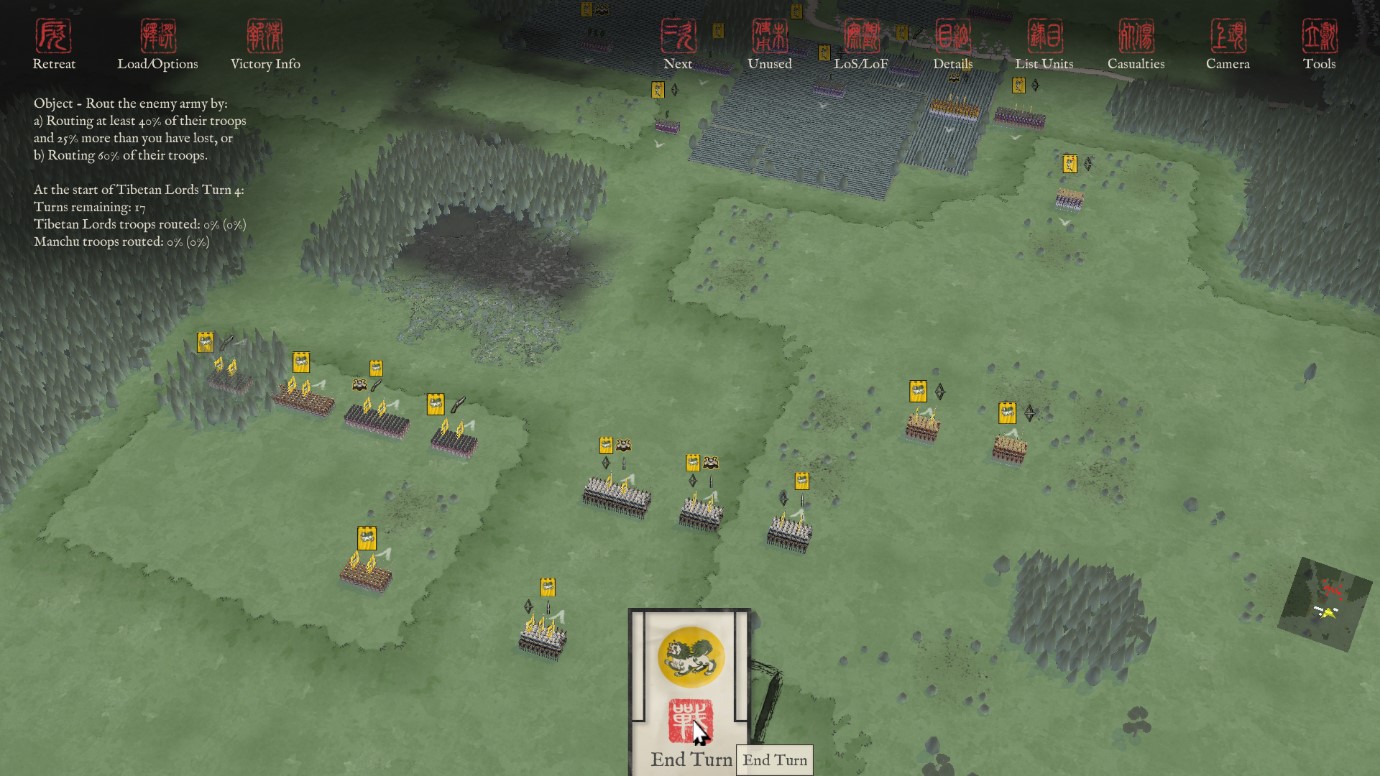End the current turn
1380x776 pixels.
[690, 722]
